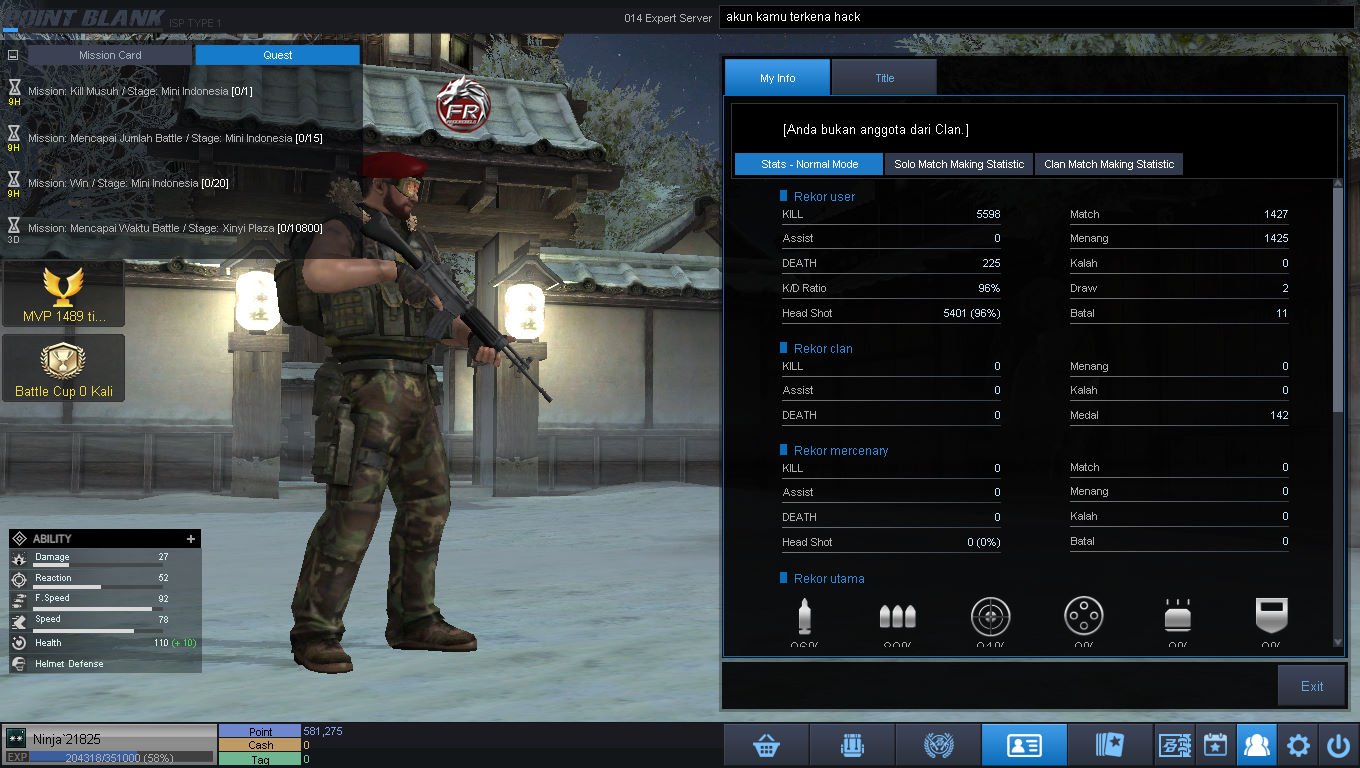Screen dimensions: 1360x768
Task: Click the MVP trophy badge
Action: click(64, 294)
